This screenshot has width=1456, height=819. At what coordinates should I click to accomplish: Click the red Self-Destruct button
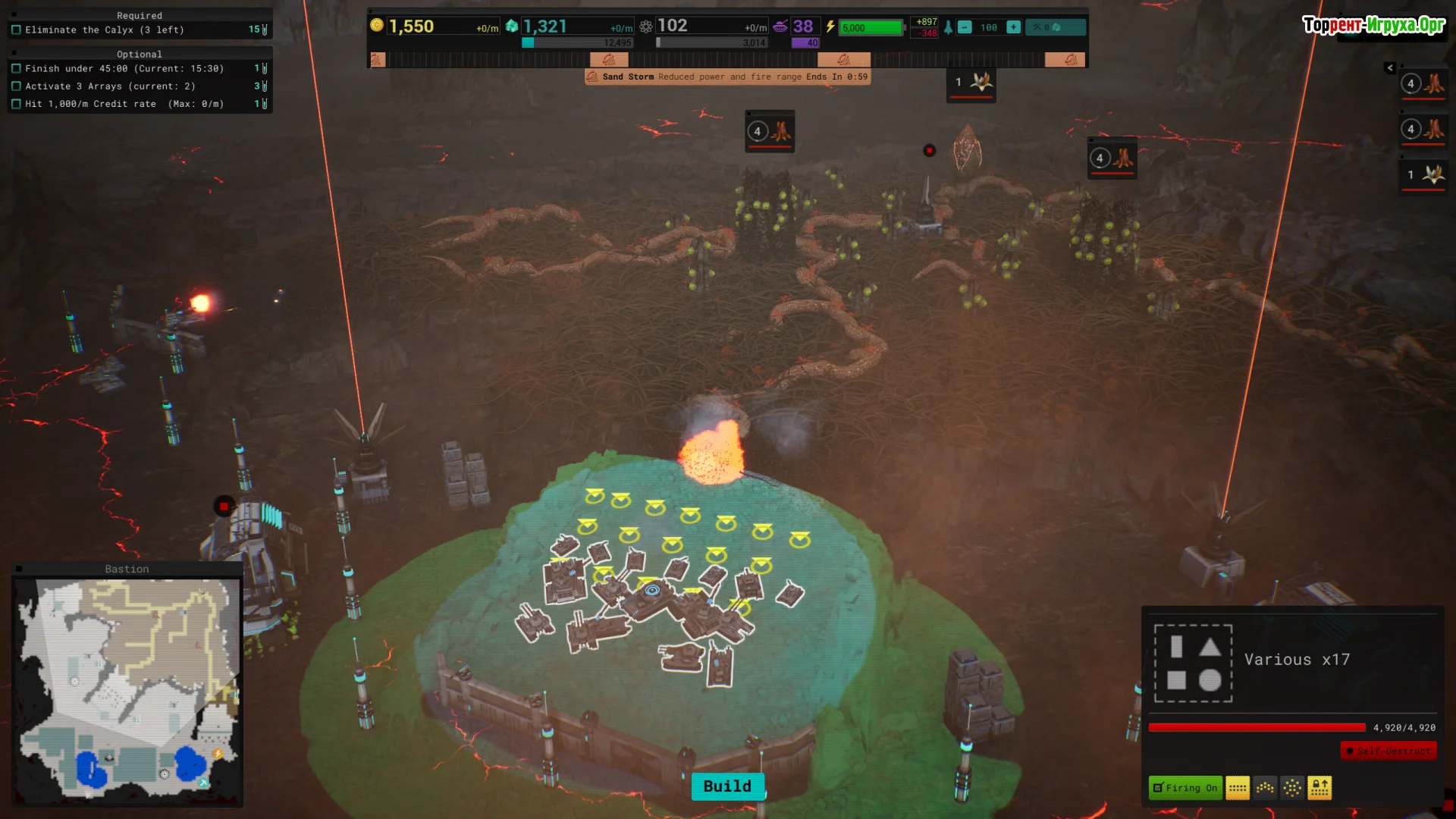1389,751
